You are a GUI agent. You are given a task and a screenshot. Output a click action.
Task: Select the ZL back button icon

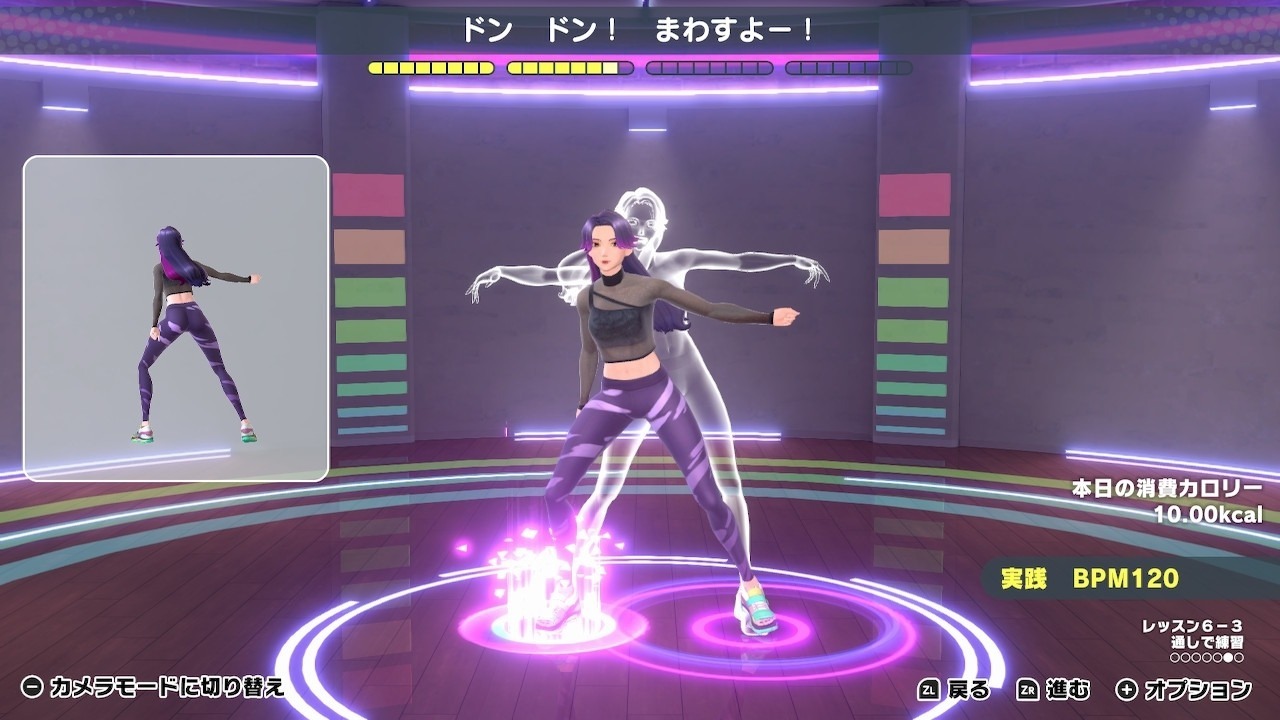pyautogui.click(x=930, y=686)
